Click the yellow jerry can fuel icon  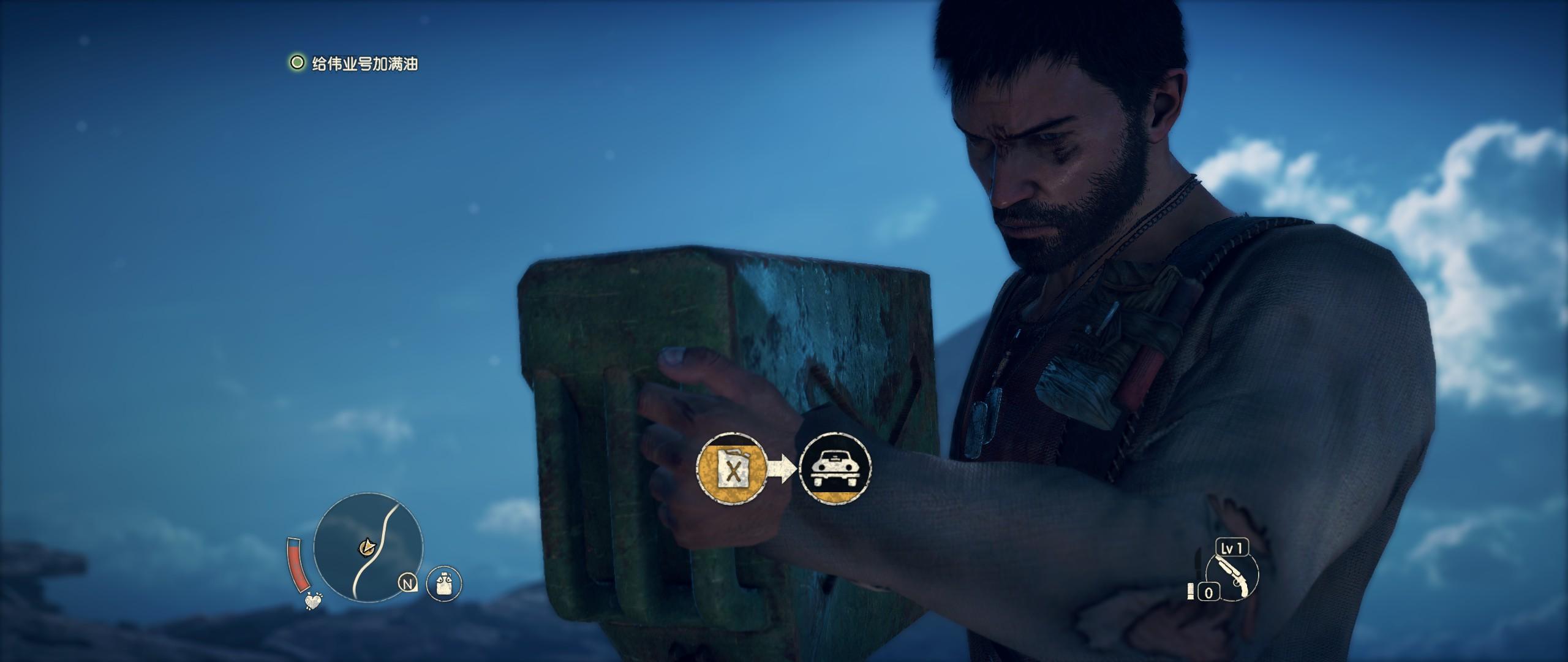[732, 470]
